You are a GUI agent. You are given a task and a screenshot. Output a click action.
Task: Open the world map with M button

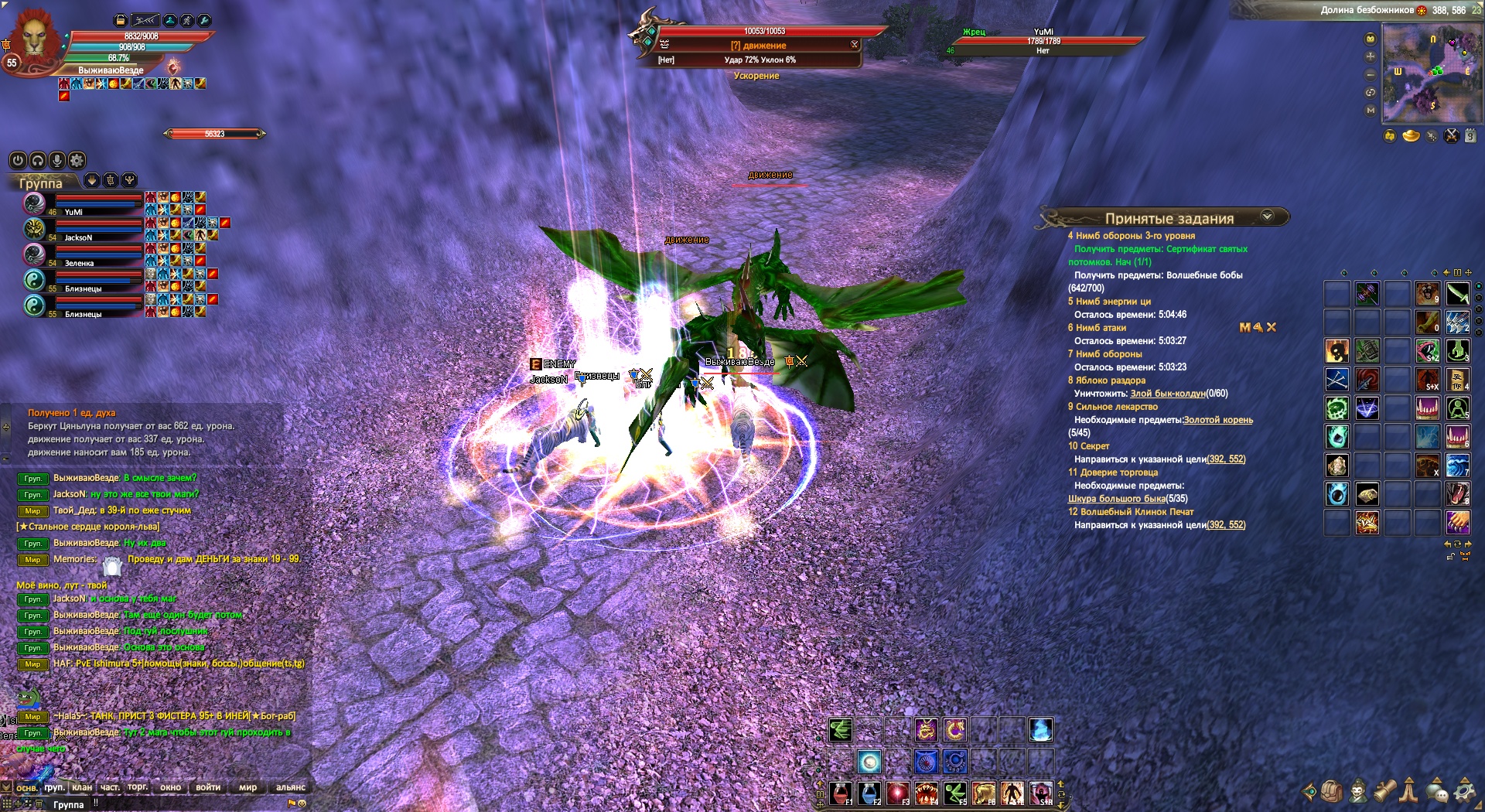[1371, 111]
